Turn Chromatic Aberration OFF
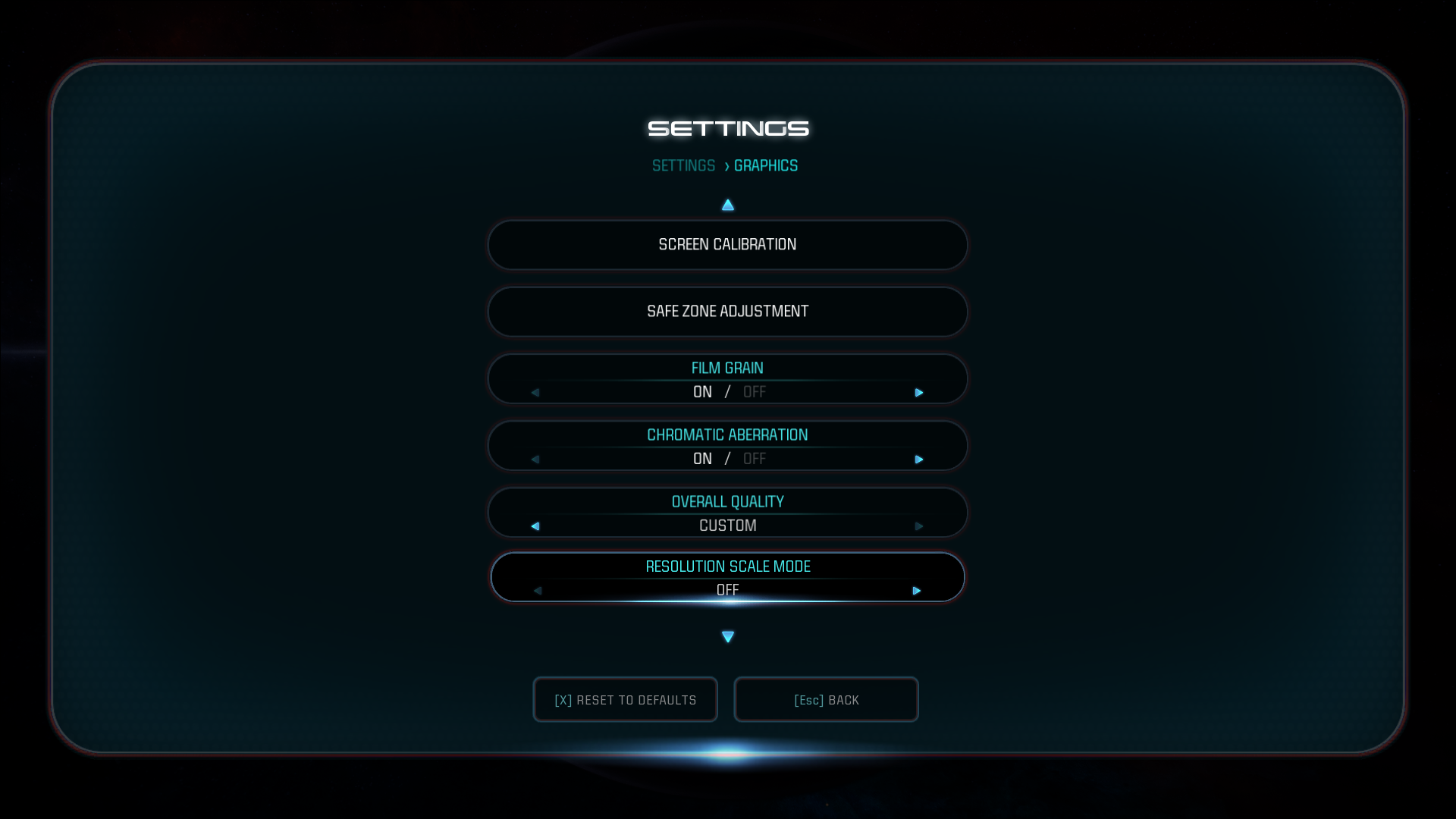 [x=755, y=458]
